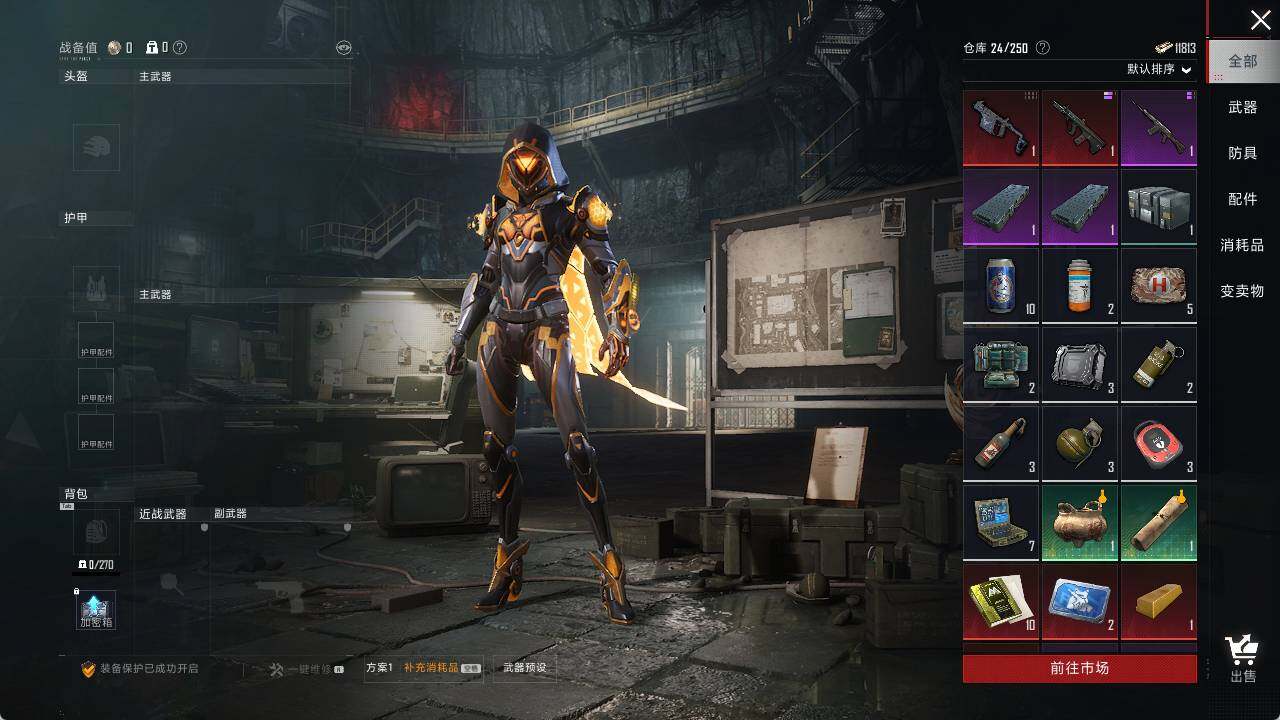Click the laptop item slot
The height and width of the screenshot is (720, 1280).
coord(1001,523)
